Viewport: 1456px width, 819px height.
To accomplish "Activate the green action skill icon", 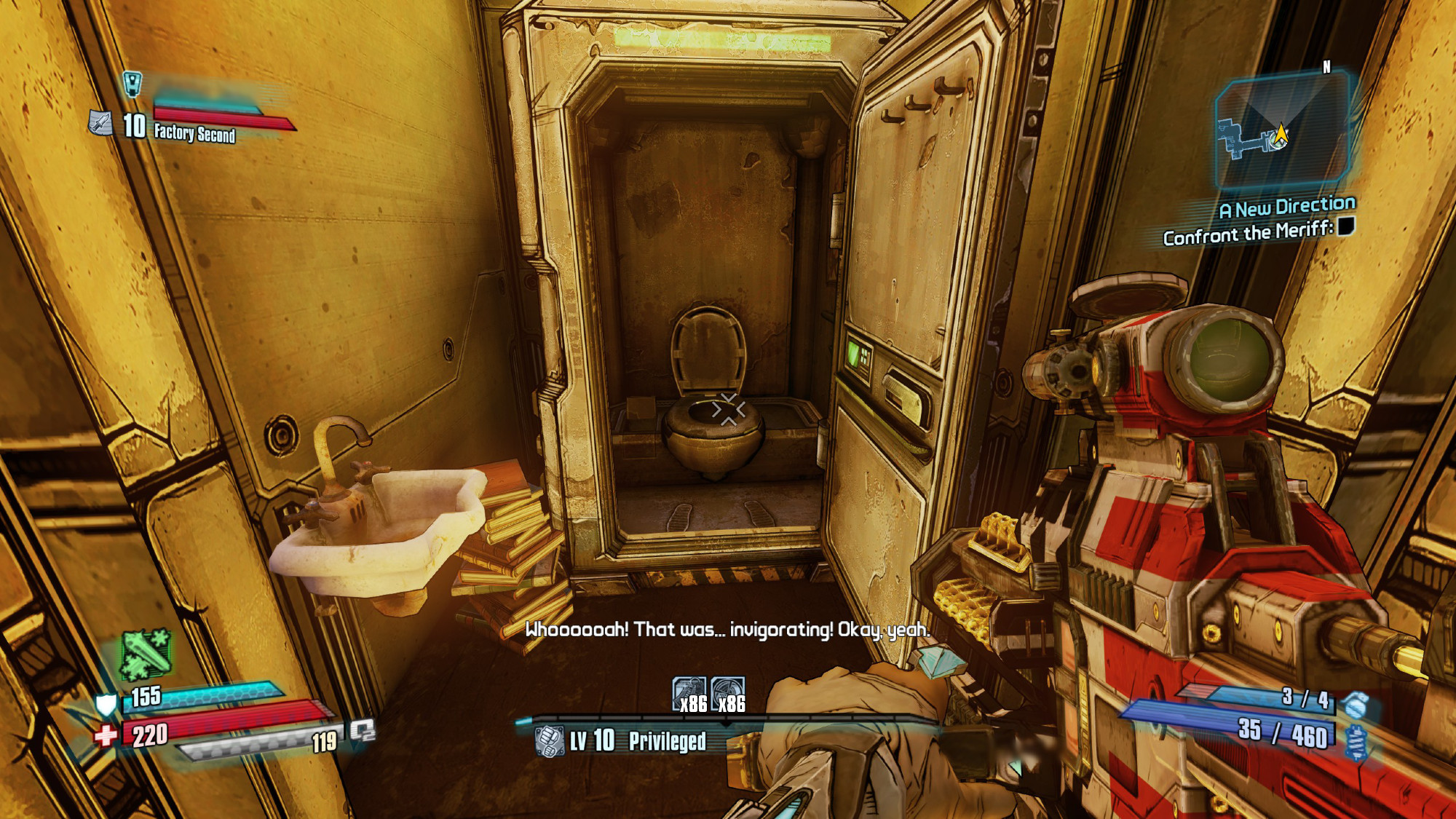I will pos(146,653).
